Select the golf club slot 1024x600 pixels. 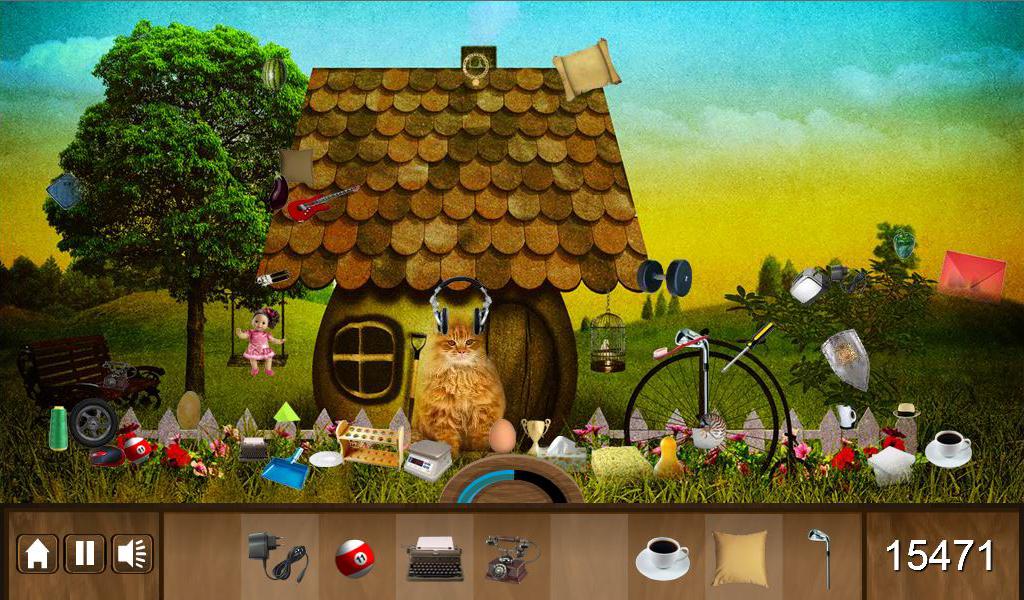pos(821,557)
